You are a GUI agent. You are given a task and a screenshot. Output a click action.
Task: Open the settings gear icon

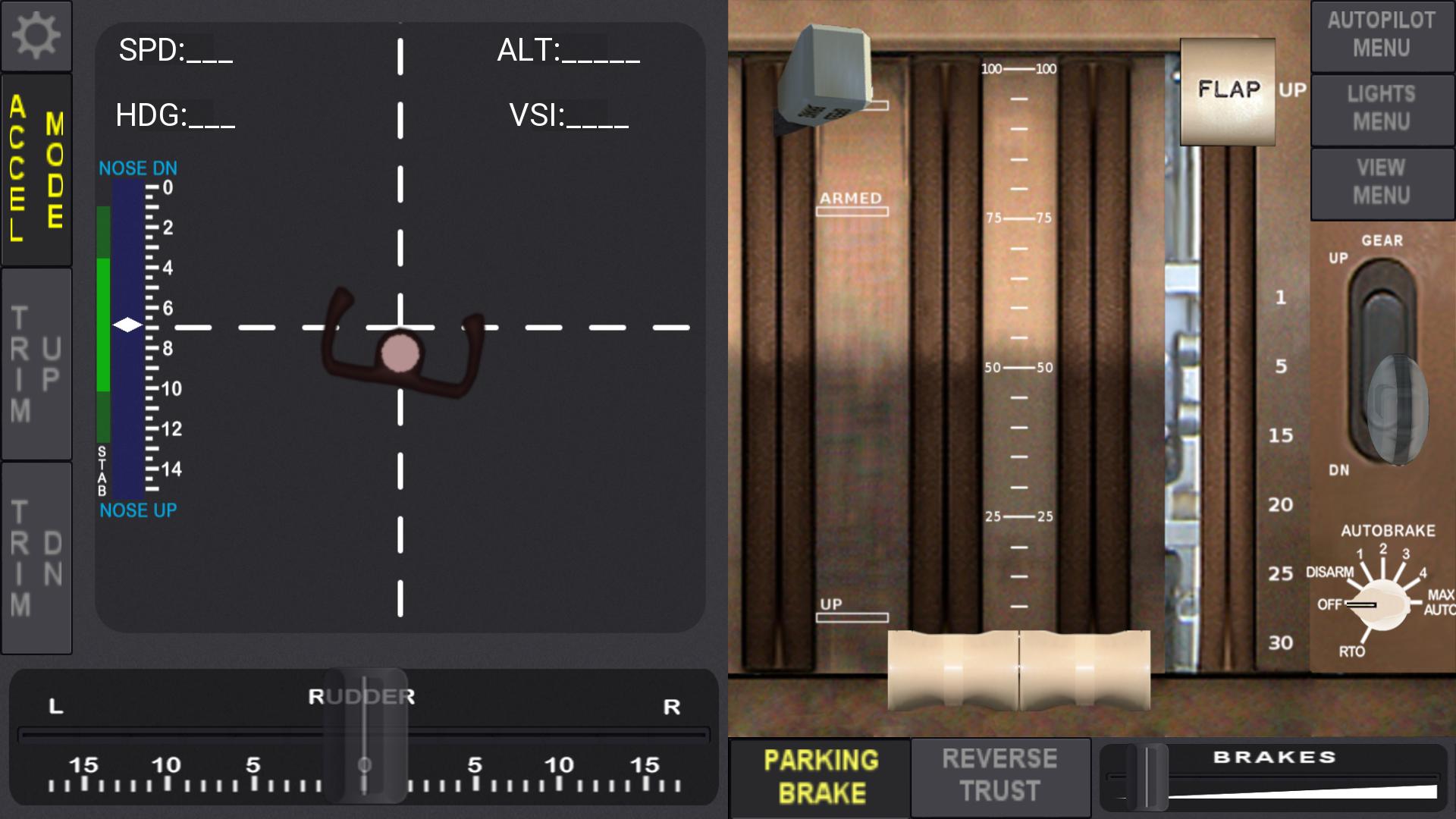pyautogui.click(x=36, y=35)
